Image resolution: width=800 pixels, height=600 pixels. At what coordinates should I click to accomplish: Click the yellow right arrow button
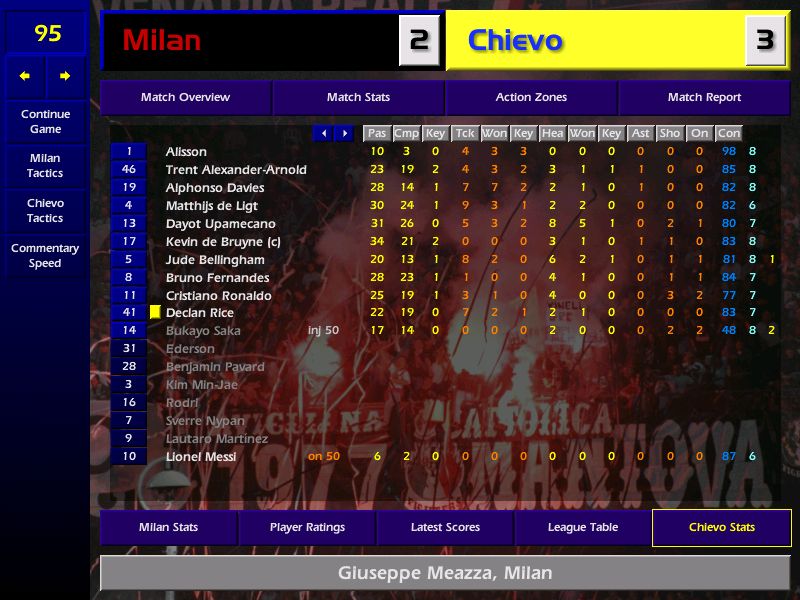pyautogui.click(x=65, y=76)
